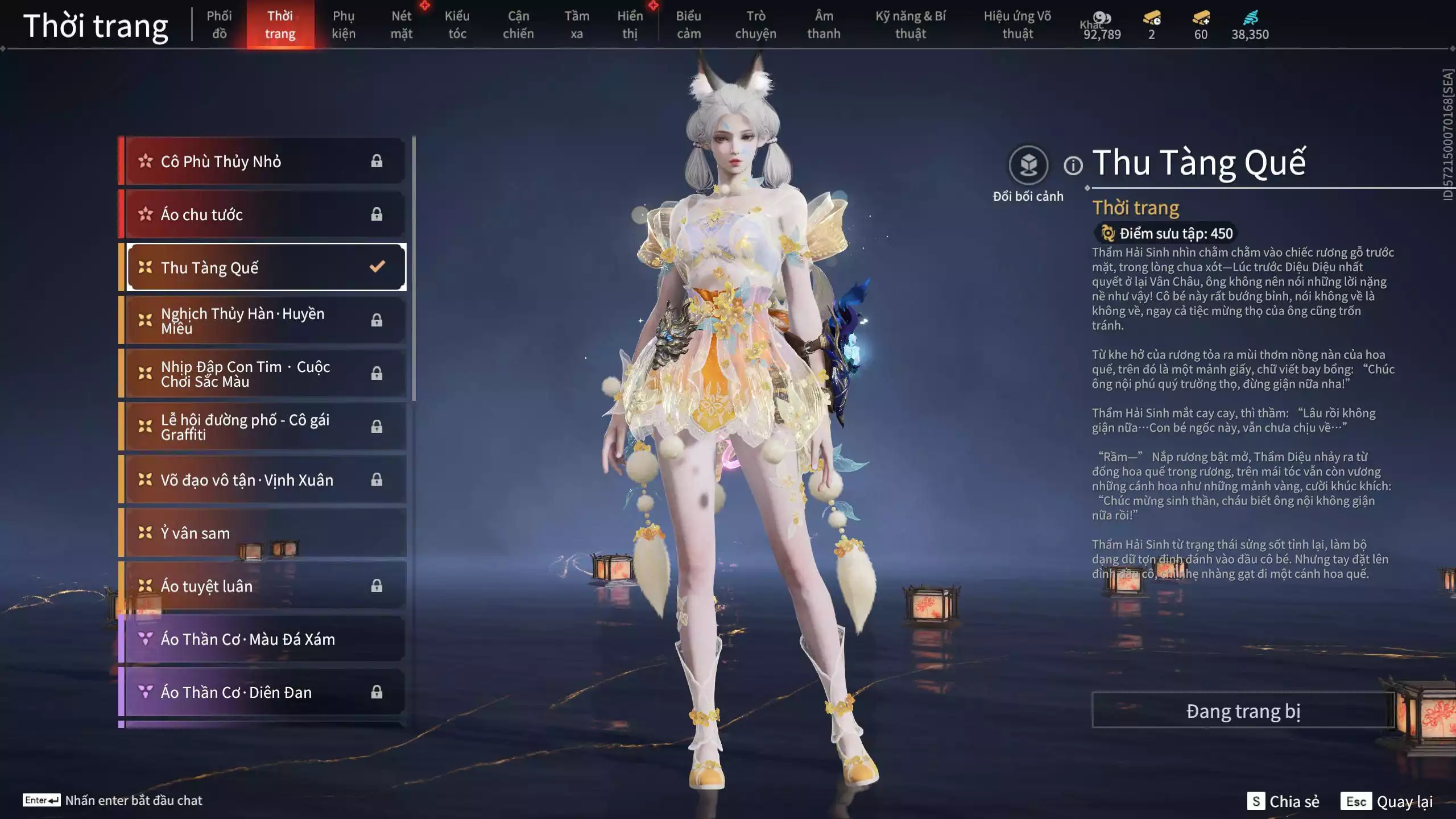The width and height of the screenshot is (1456, 819).
Task: Open the info icon beside Thu Tàng Quế
Action: pos(1073,166)
